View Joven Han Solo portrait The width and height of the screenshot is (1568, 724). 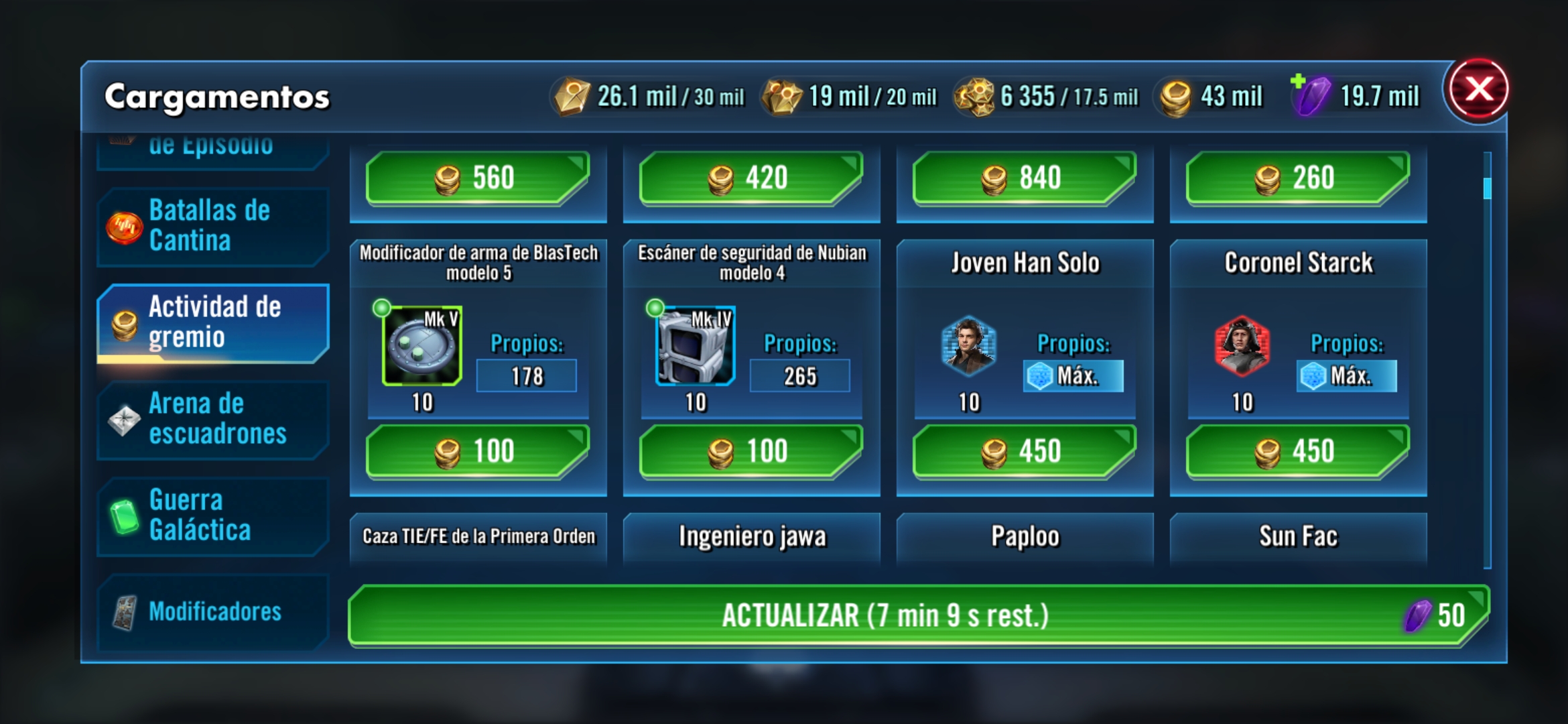coord(968,346)
